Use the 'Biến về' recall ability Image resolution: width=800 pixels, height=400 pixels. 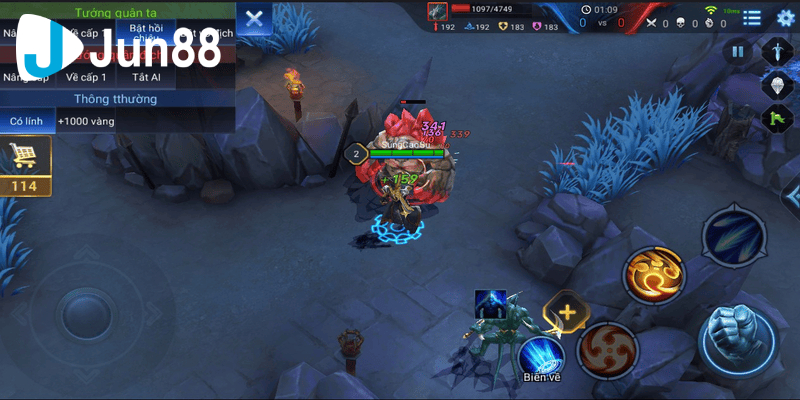(542, 355)
